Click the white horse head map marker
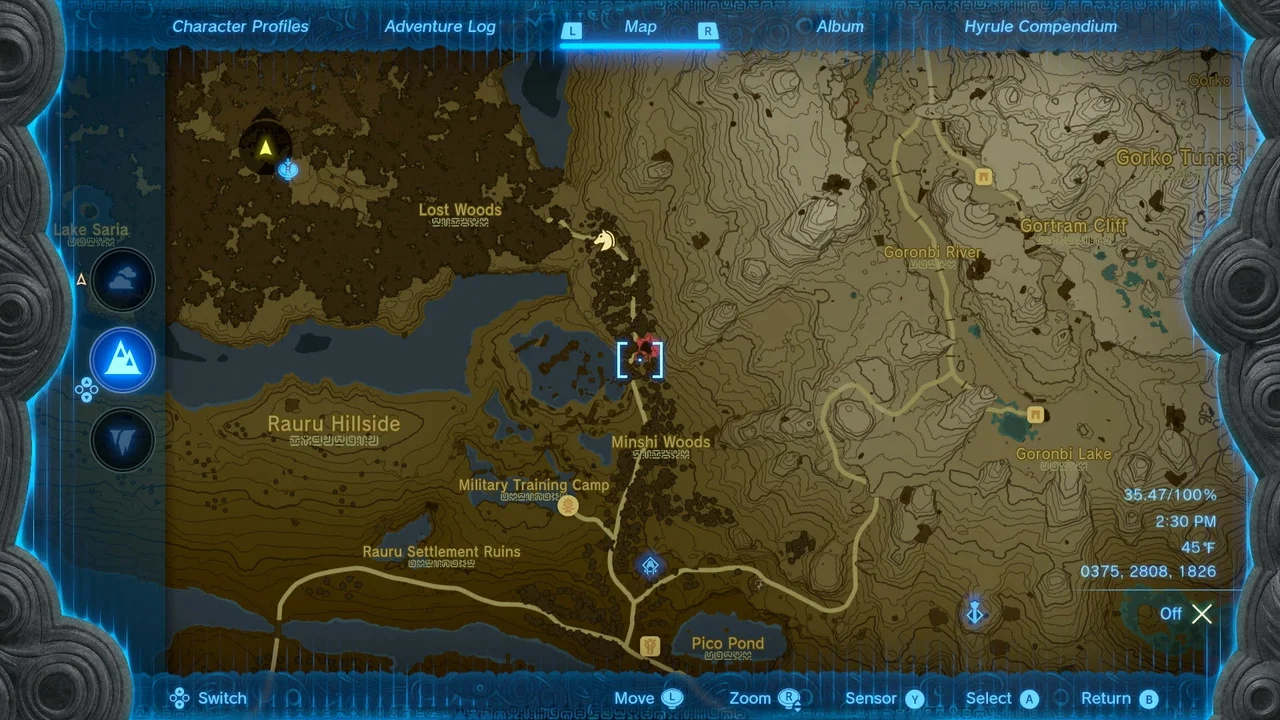Image resolution: width=1280 pixels, height=720 pixels. pyautogui.click(x=603, y=240)
